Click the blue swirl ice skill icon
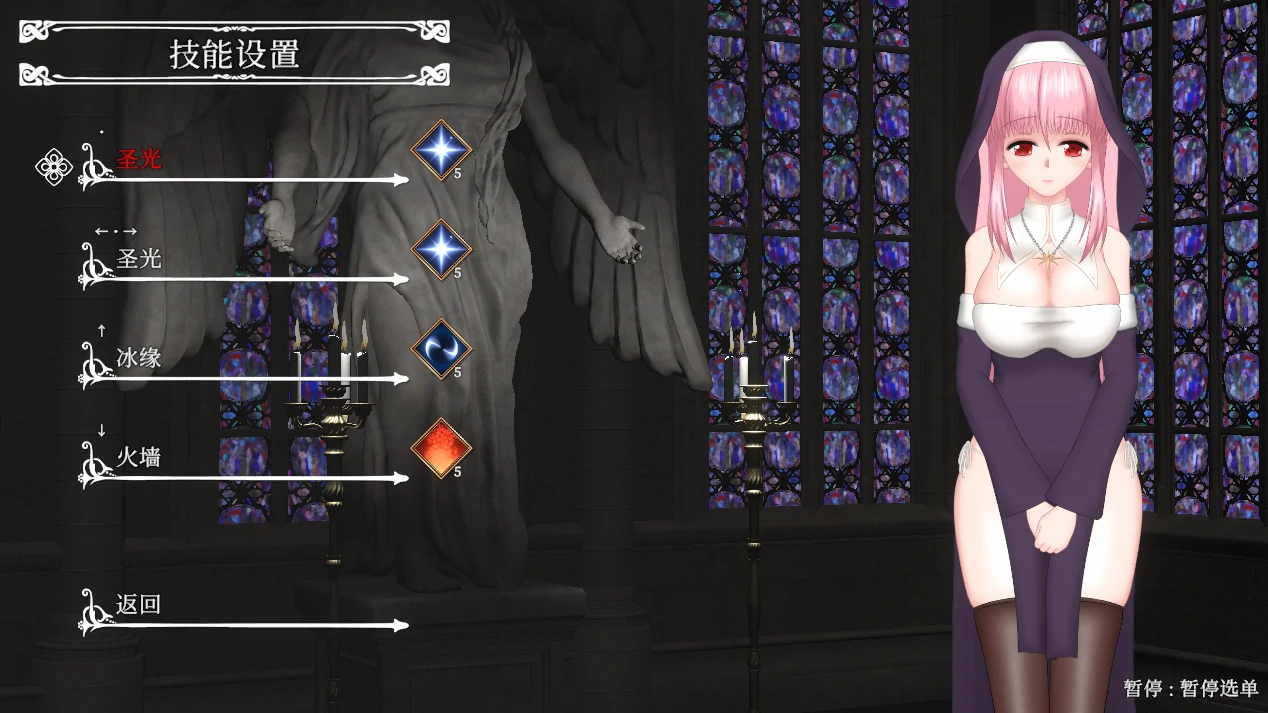 pyautogui.click(x=441, y=349)
